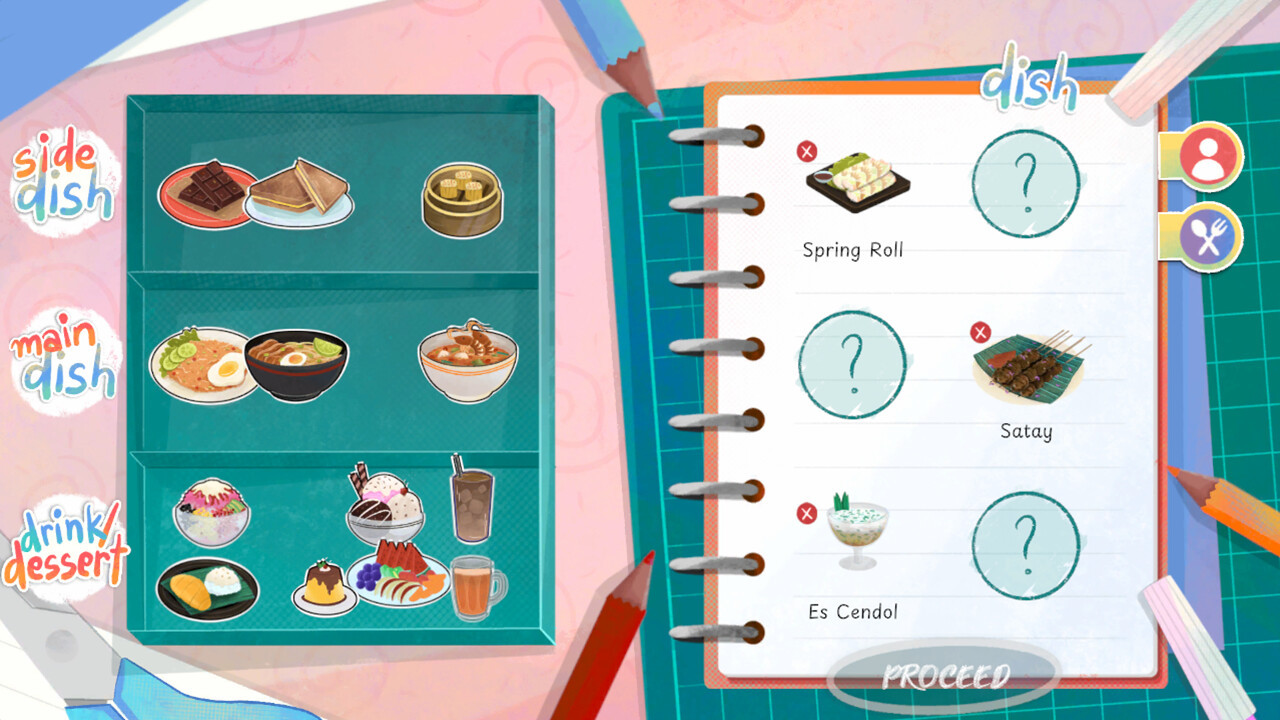Choose the ramen noodle bowl

tap(296, 365)
